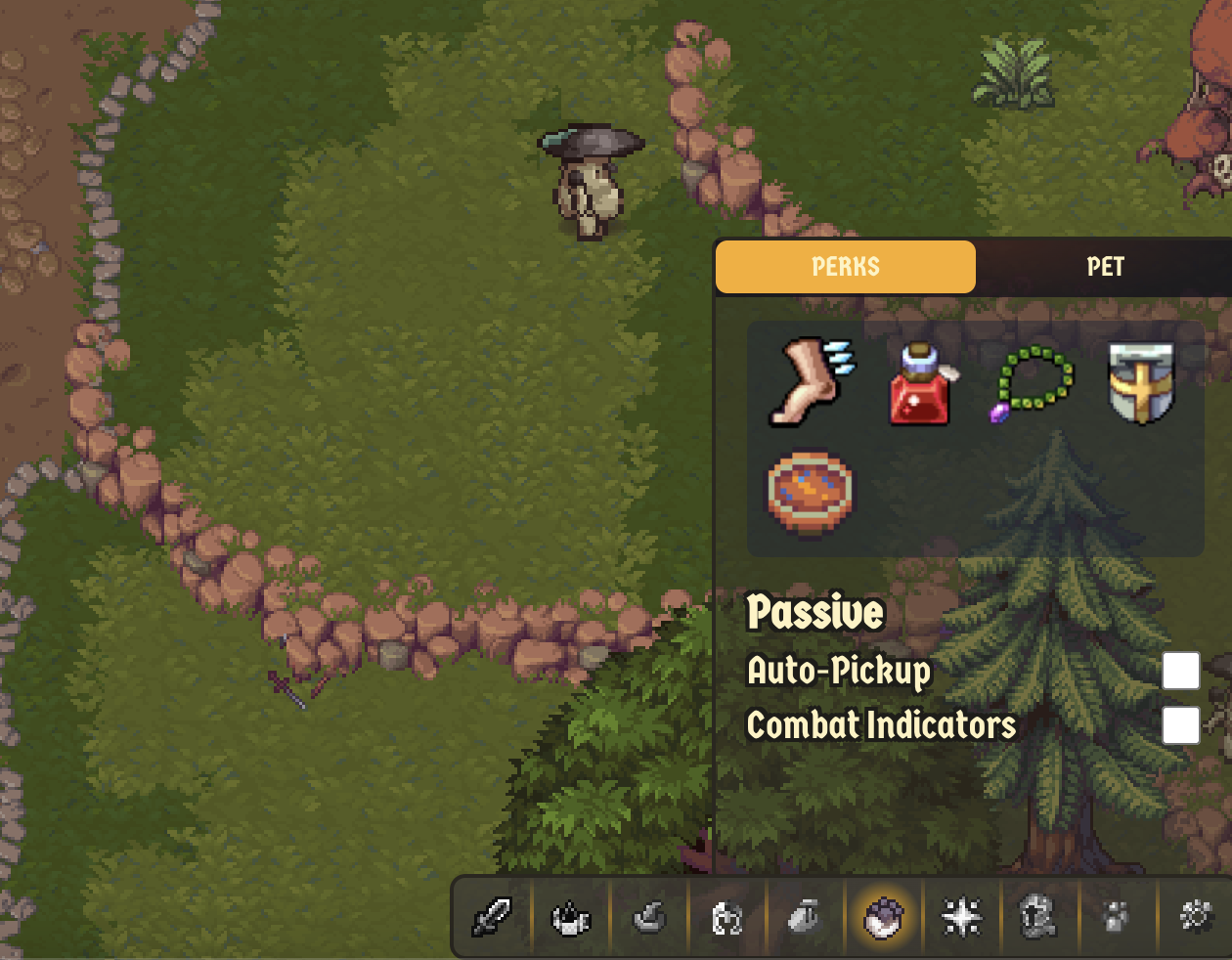Select the orange pie dish perk
Viewport: 1232px width, 960px height.
(x=810, y=492)
